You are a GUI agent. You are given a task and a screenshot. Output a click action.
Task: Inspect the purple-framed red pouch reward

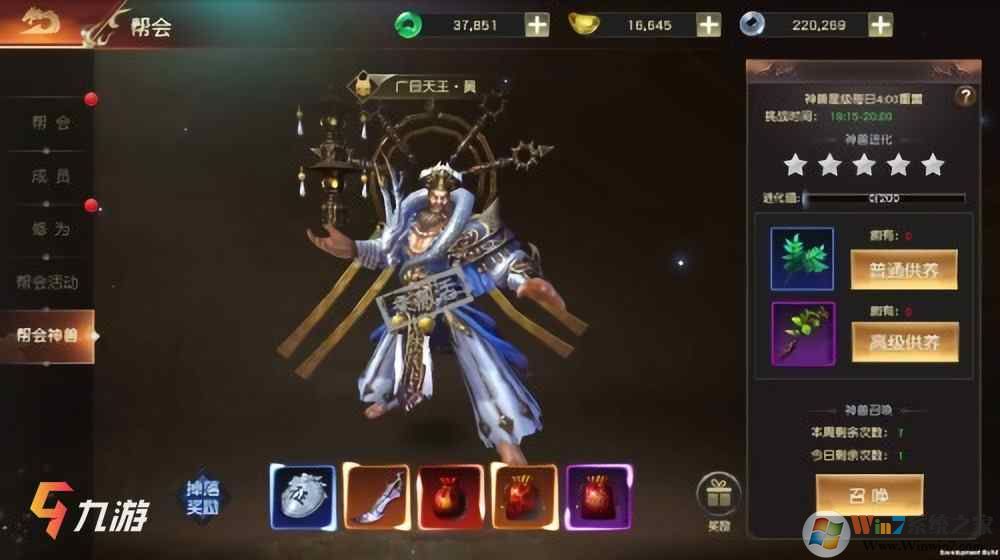598,496
